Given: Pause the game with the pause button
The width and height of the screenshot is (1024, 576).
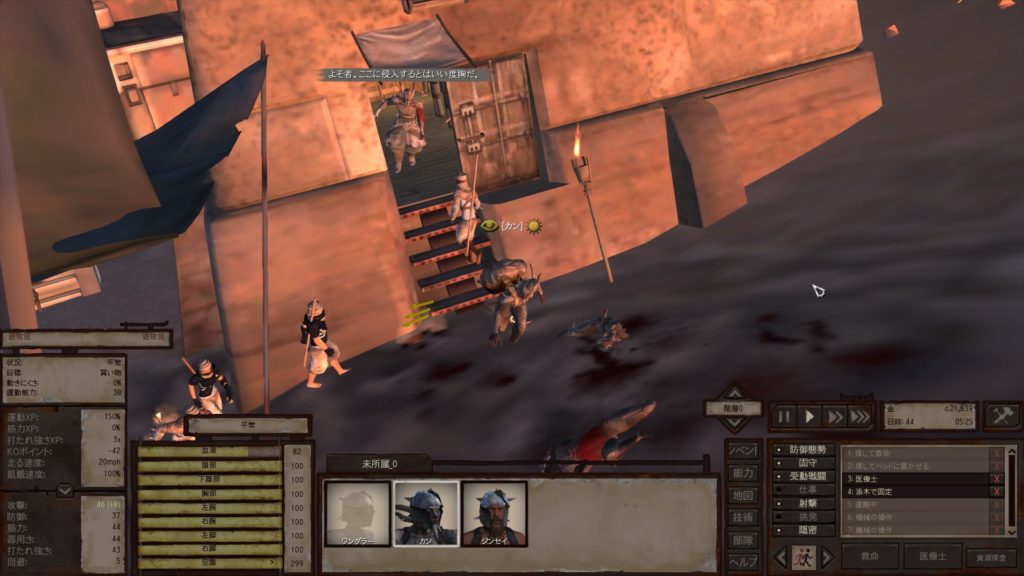Looking at the screenshot, I should coord(784,416).
